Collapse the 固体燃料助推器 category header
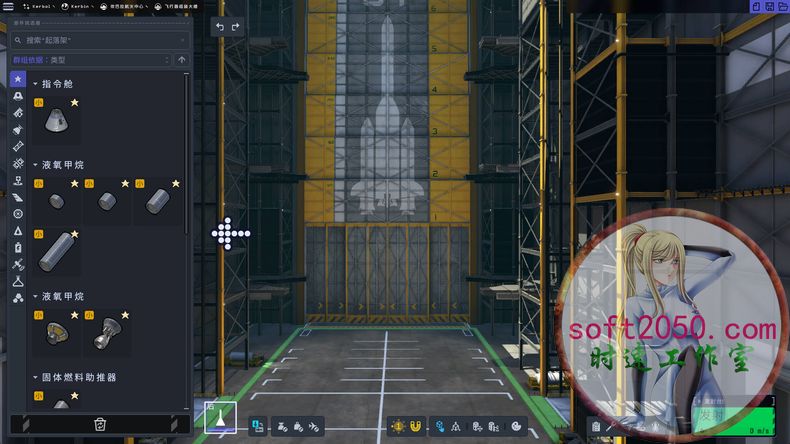790x444 pixels. point(36,377)
